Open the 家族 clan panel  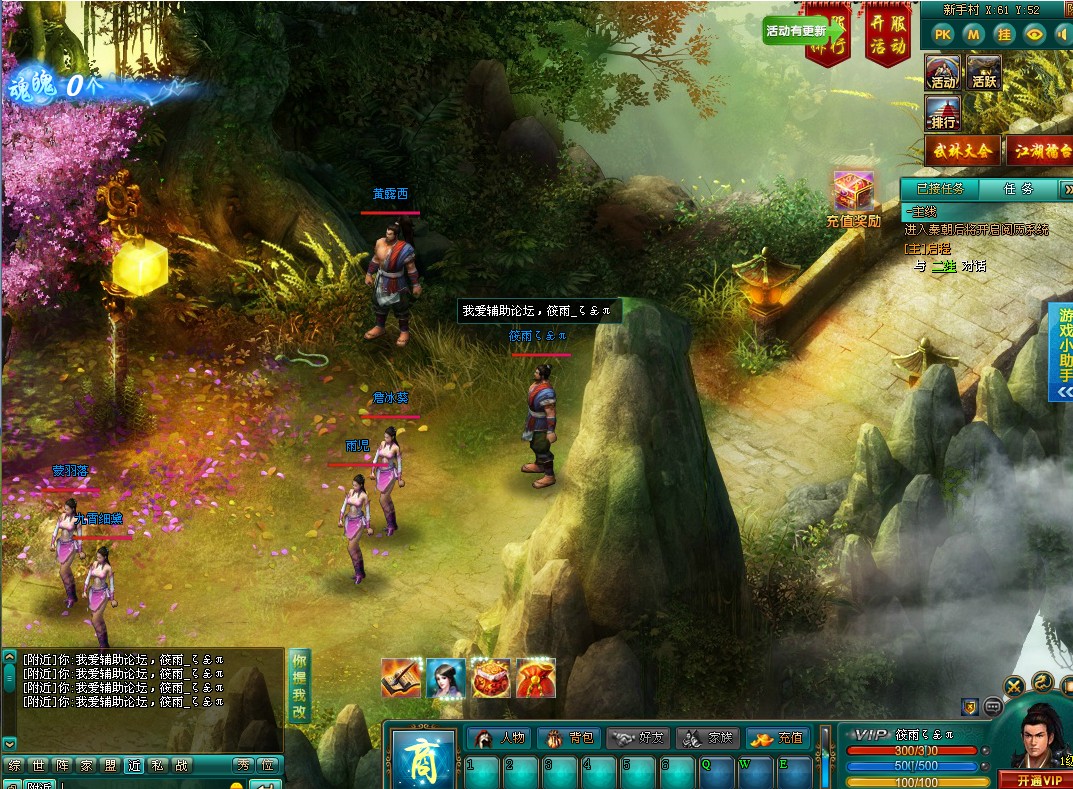(x=708, y=738)
